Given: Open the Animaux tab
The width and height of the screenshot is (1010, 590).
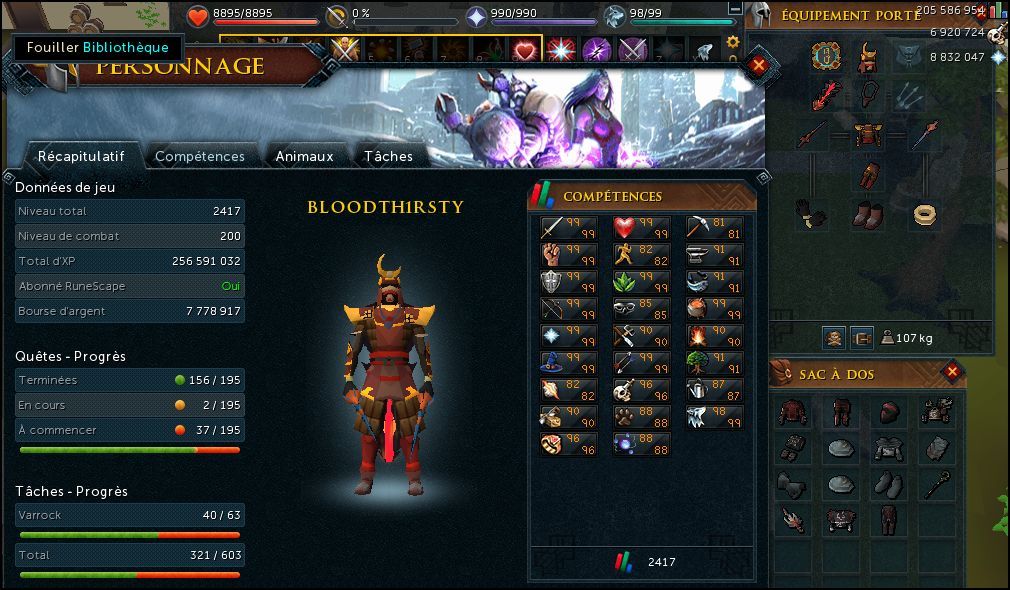Looking at the screenshot, I should [304, 156].
